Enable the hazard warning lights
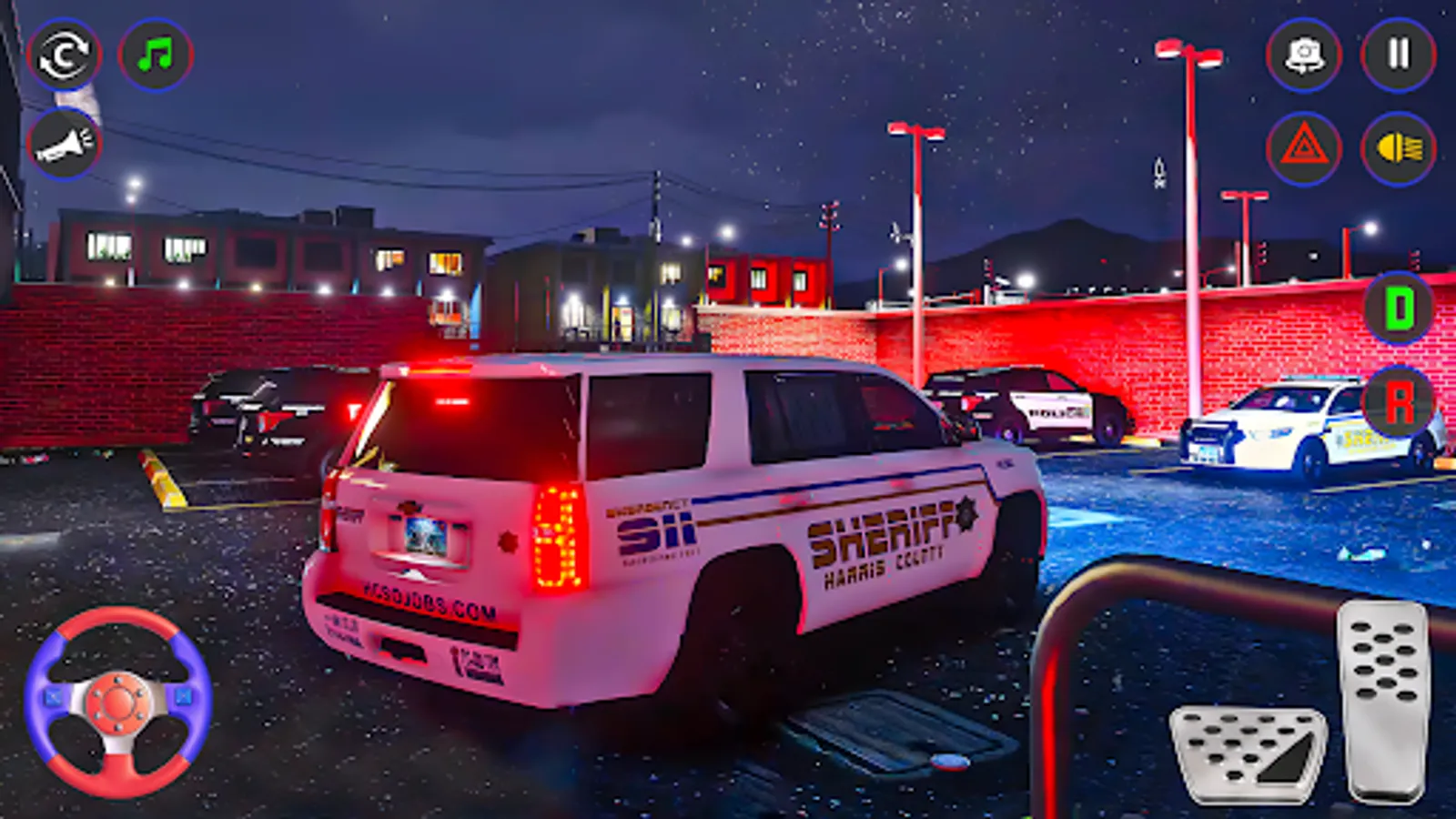 pos(1303,146)
